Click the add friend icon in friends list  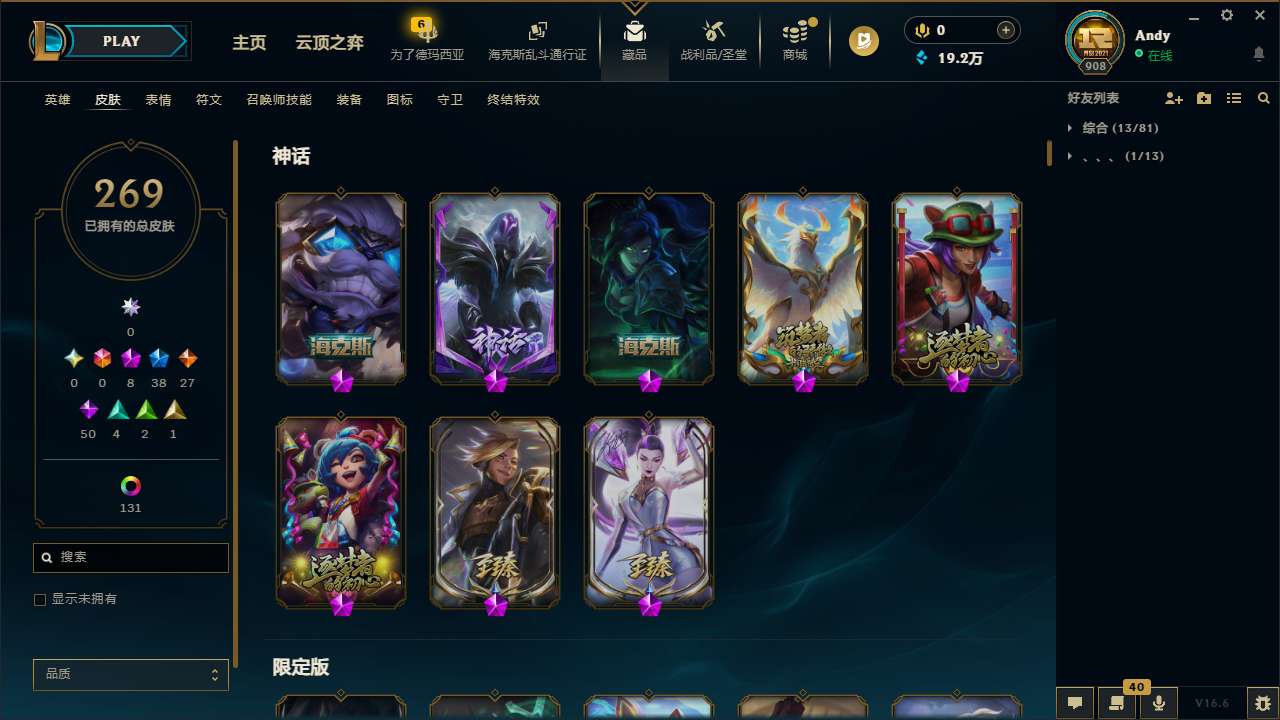[1174, 98]
